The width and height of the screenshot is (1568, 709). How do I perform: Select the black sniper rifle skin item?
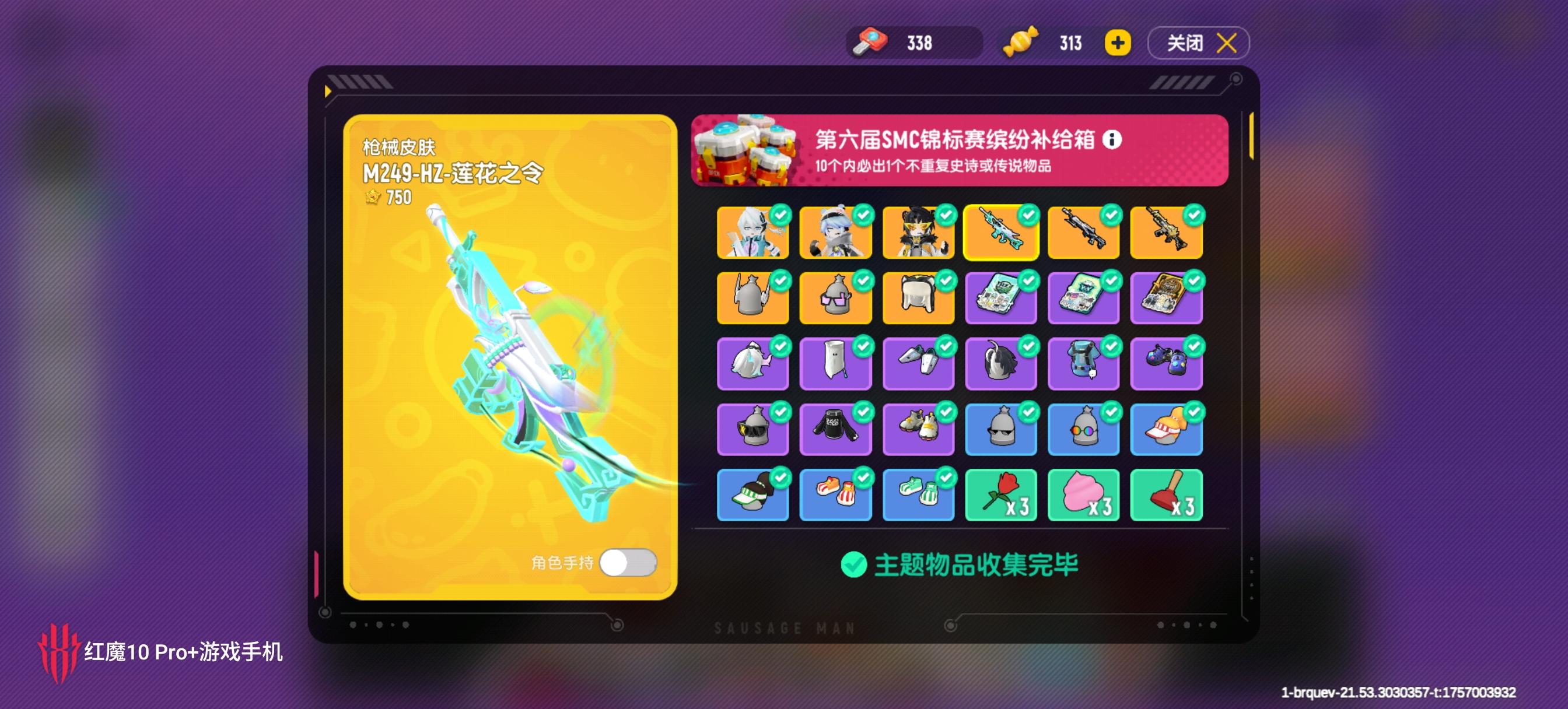point(1084,234)
